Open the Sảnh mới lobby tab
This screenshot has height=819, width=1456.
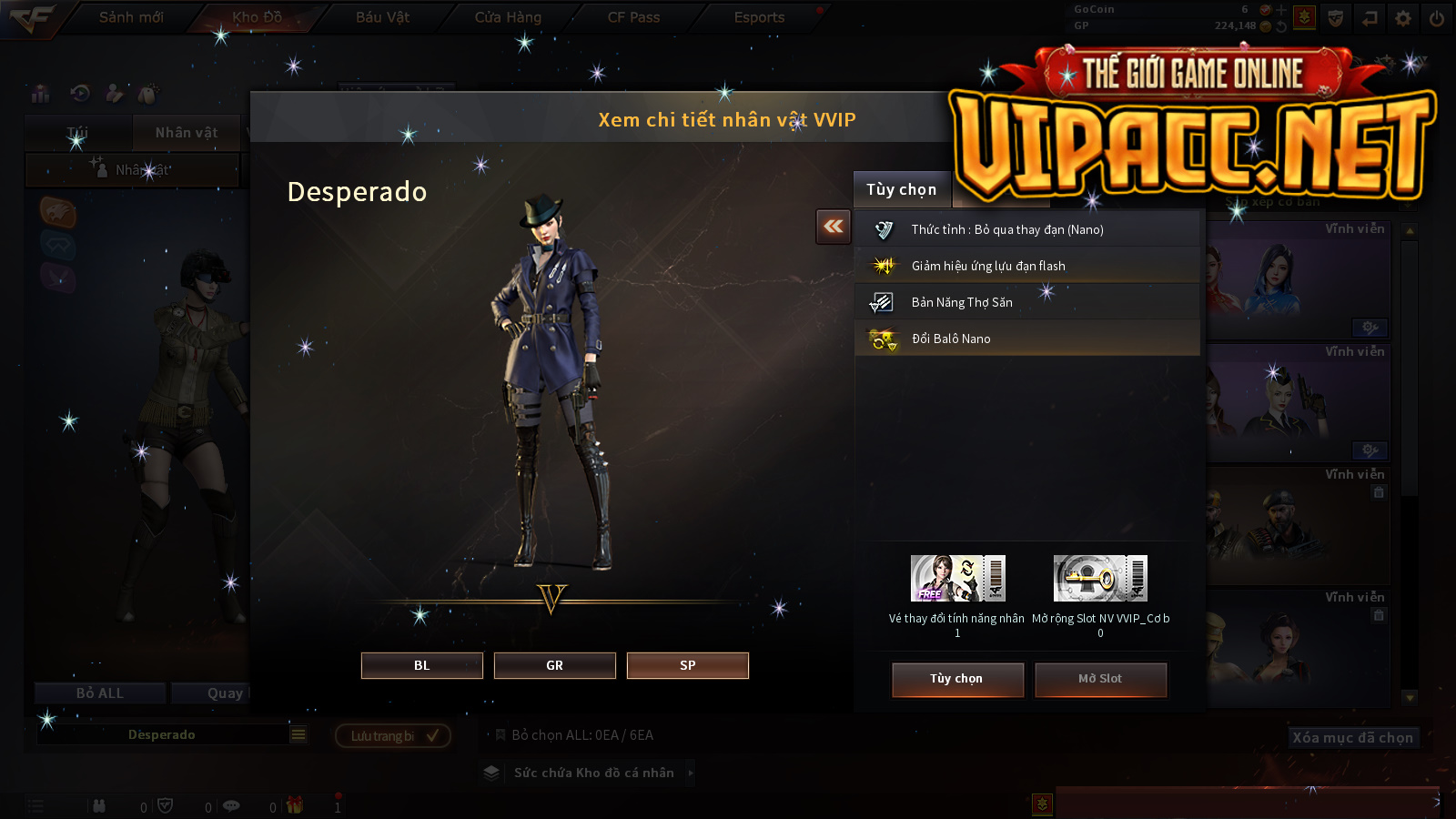(131, 17)
